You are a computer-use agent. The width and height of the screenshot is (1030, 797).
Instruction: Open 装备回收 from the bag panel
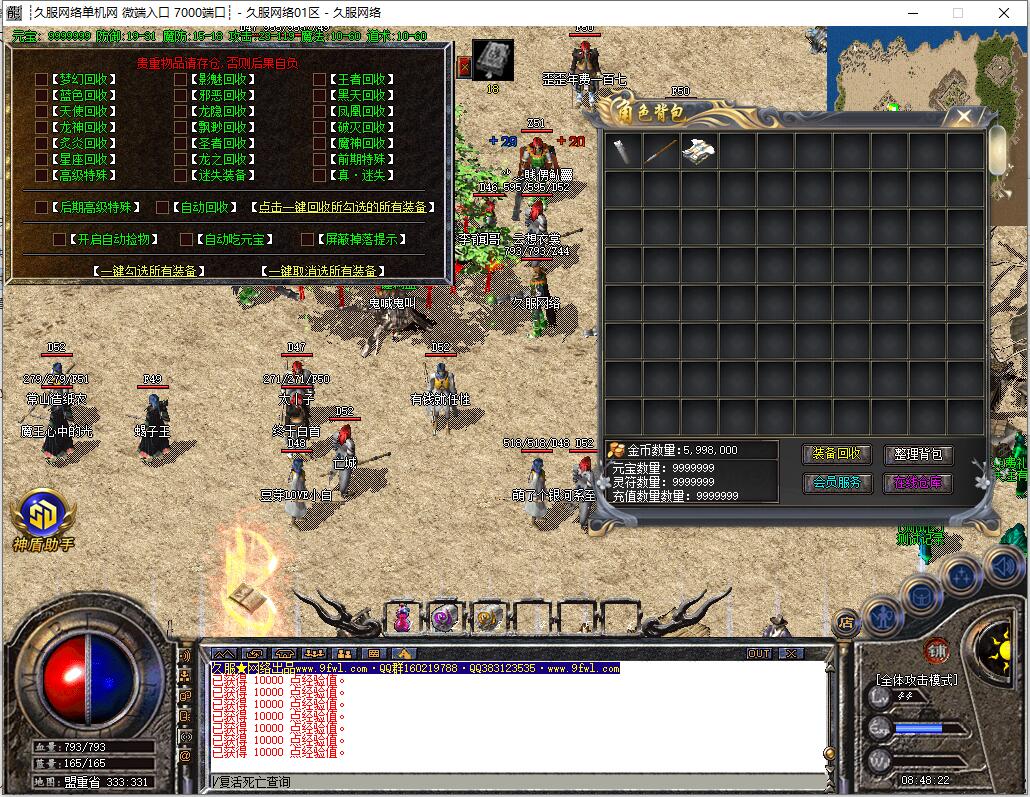point(836,454)
